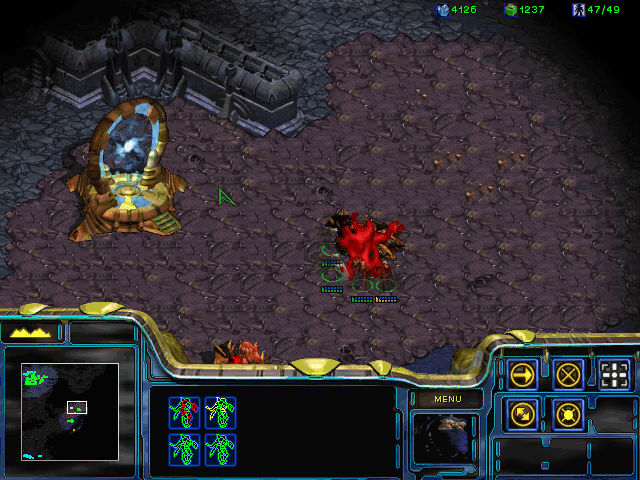Viewport: 640px width, 480px height.
Task: Open the game MENU
Action: click(447, 399)
